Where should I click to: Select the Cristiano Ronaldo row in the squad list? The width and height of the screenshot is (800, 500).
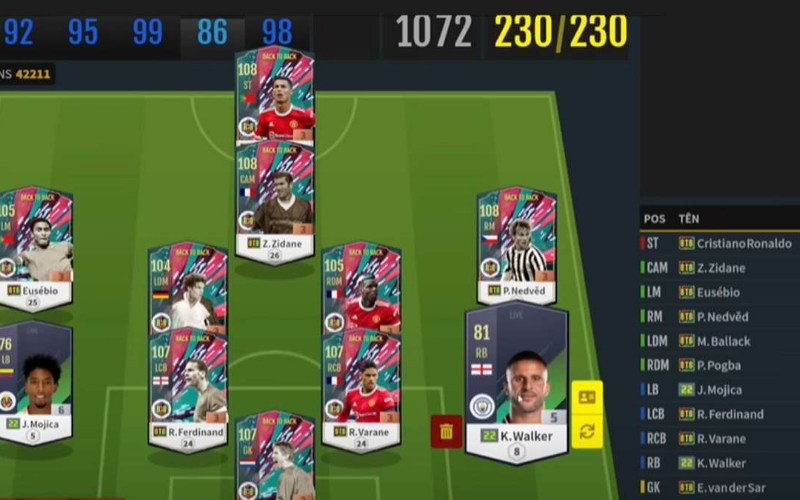click(x=720, y=243)
